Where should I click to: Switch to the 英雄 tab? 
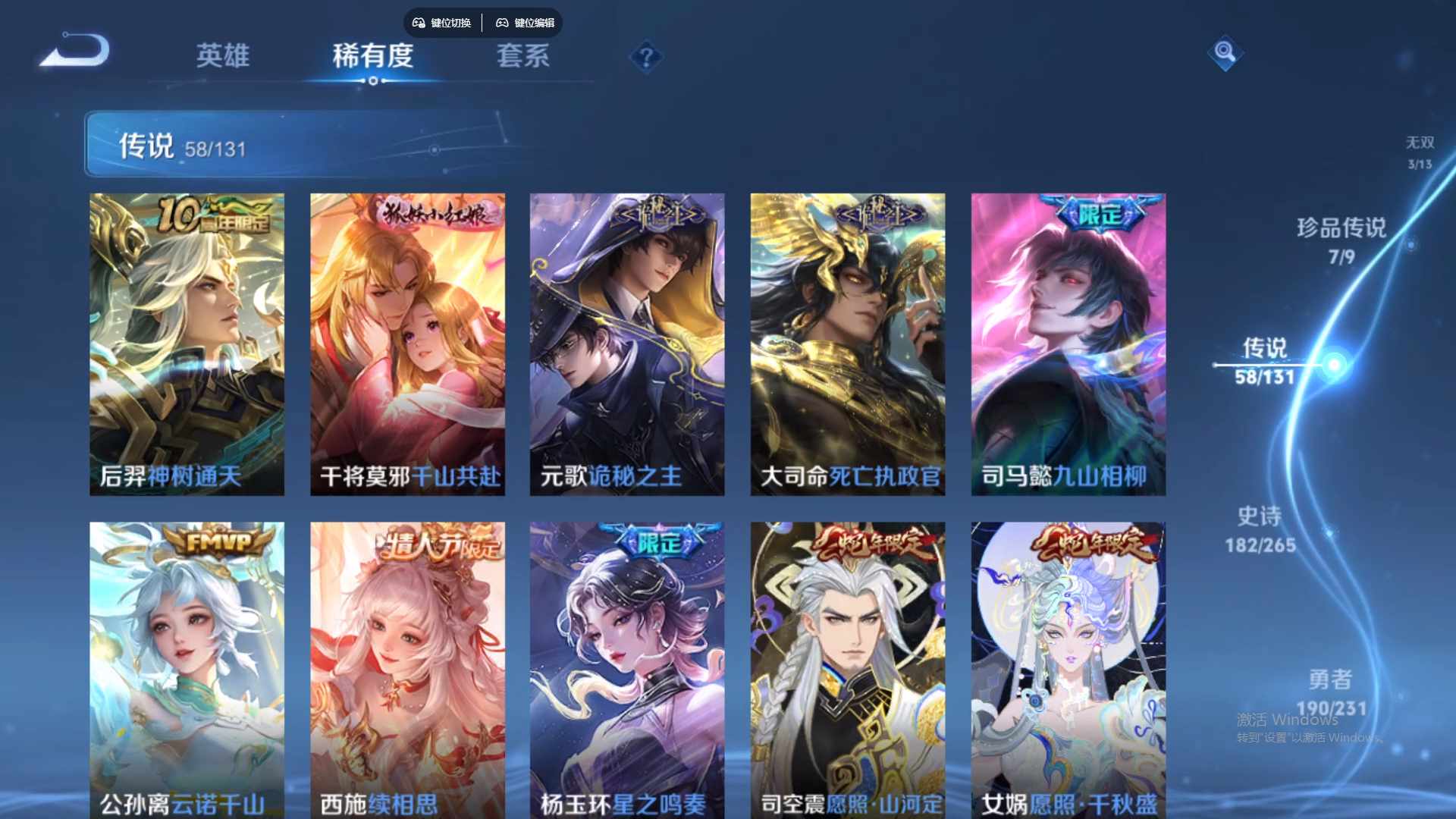[224, 57]
